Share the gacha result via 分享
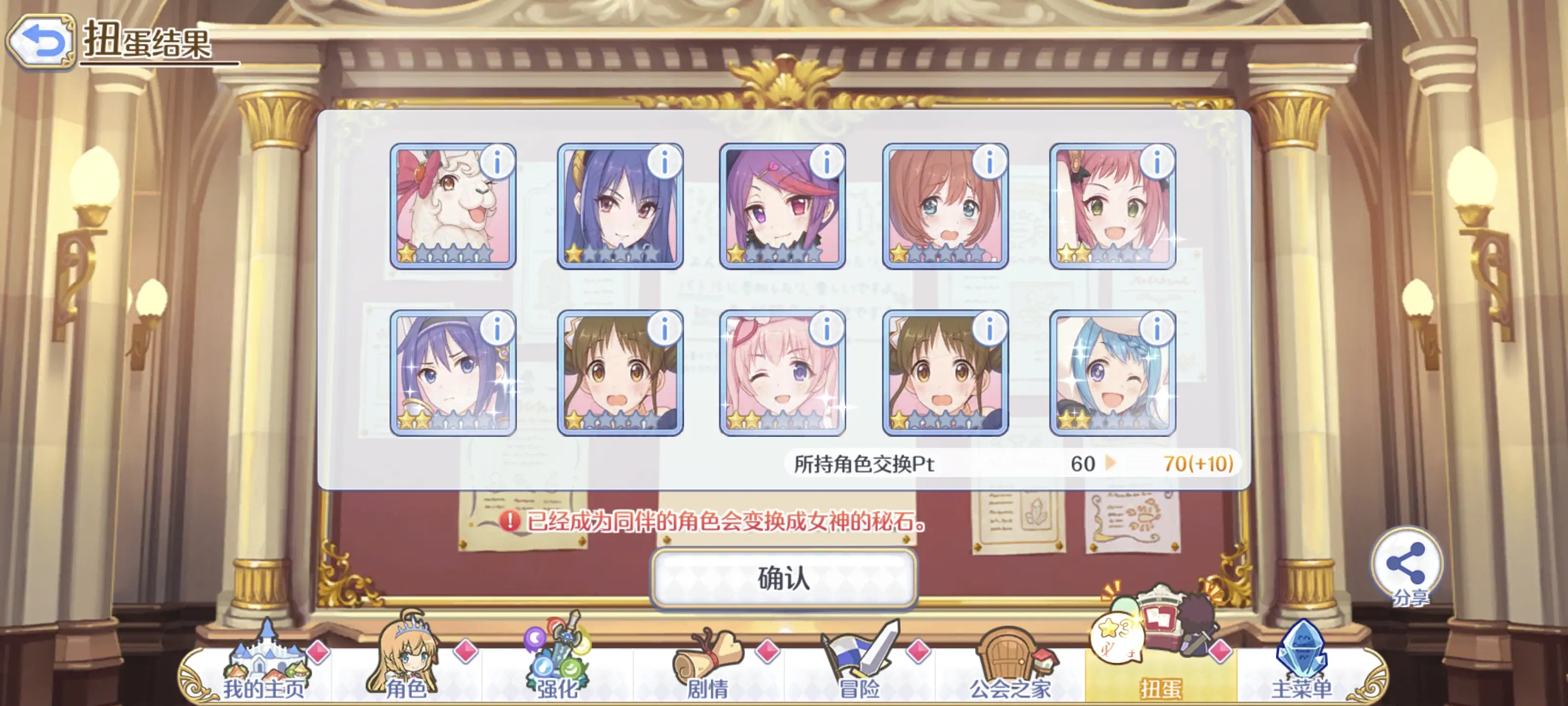Image resolution: width=1568 pixels, height=706 pixels. point(1406,567)
